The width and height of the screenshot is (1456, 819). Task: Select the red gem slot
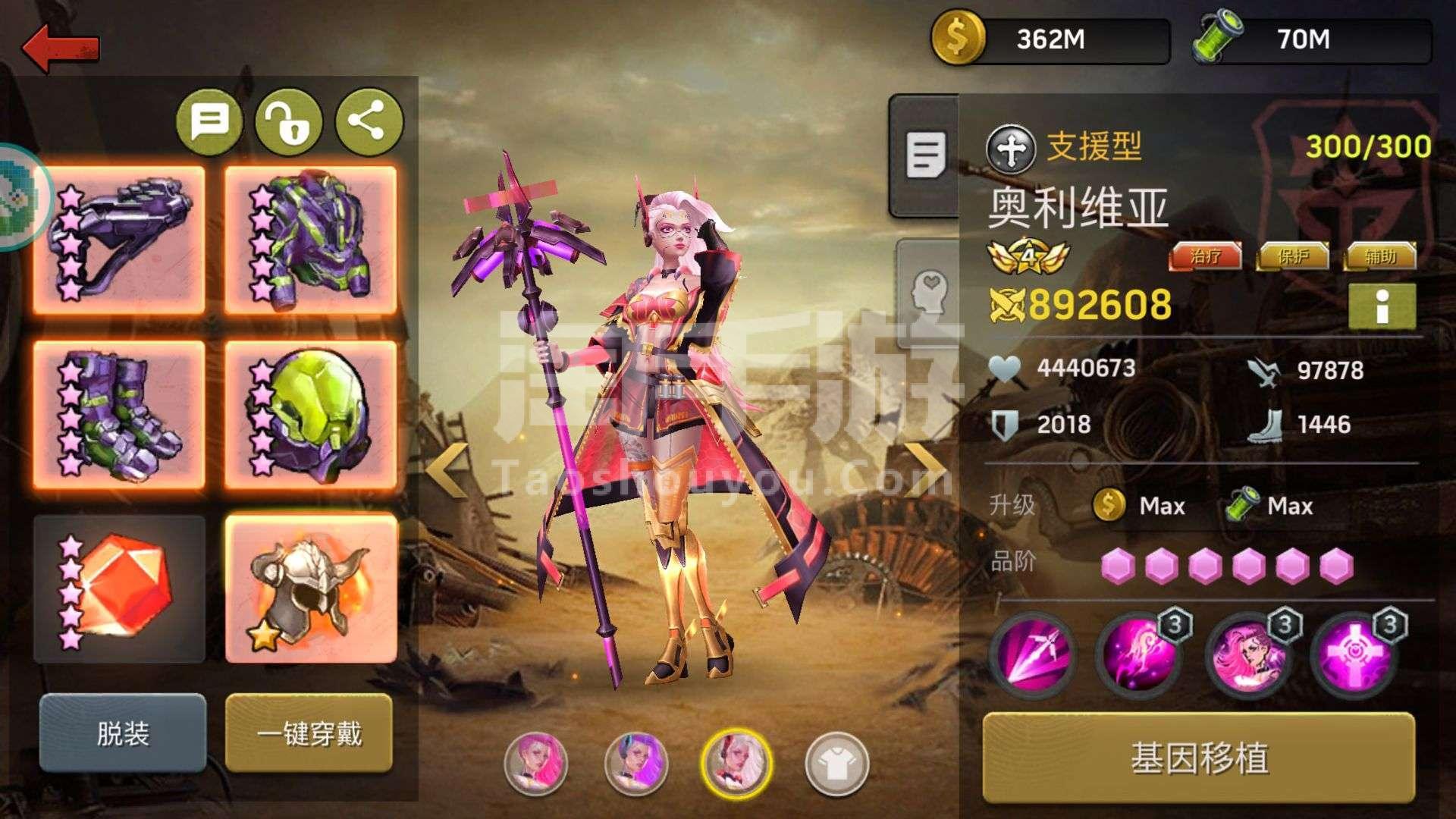pos(120,588)
